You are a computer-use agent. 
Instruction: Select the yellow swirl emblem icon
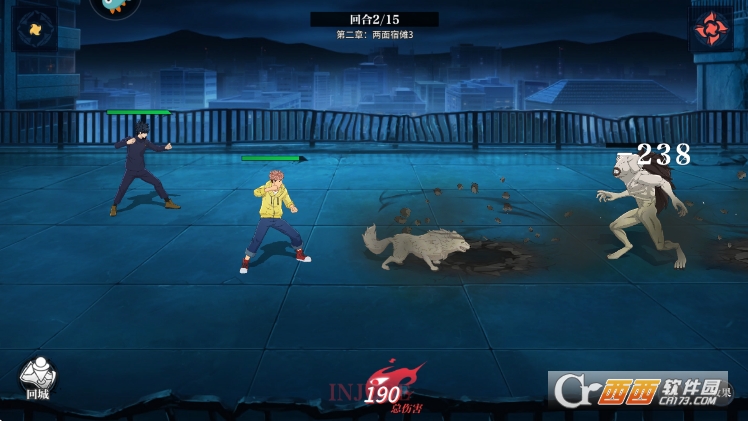tap(34, 29)
